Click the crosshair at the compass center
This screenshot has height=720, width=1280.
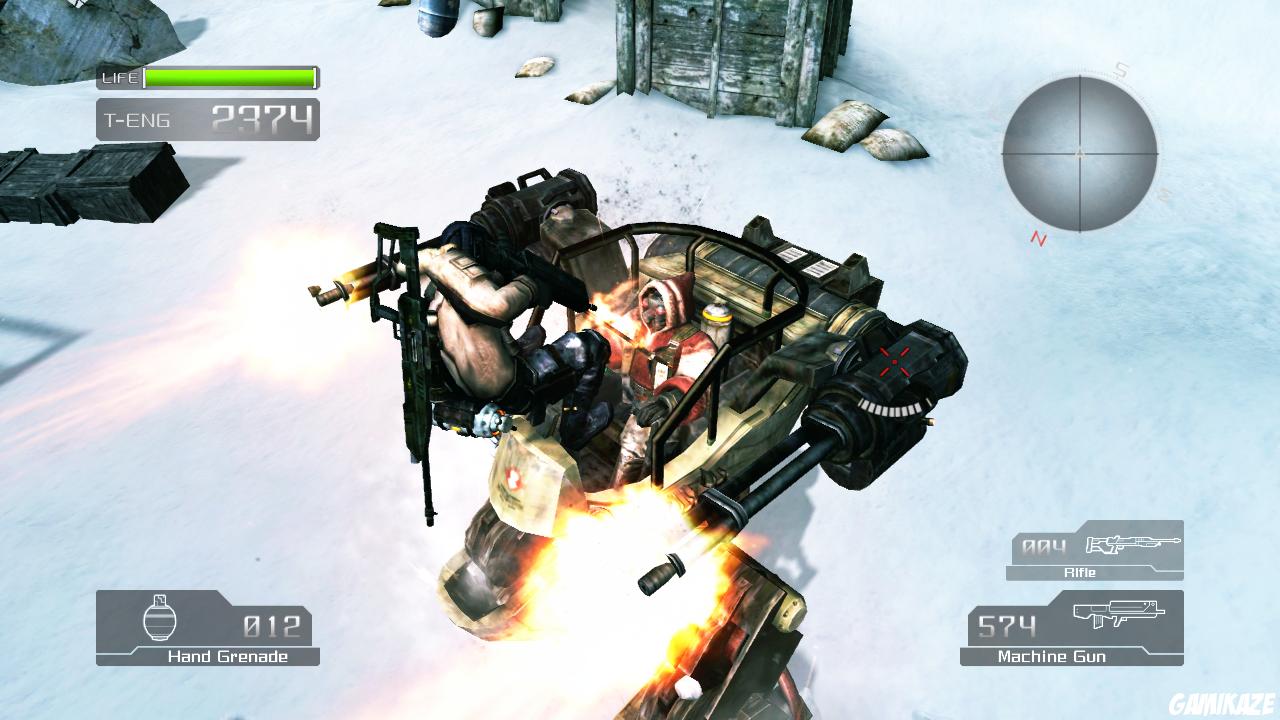tap(1080, 155)
